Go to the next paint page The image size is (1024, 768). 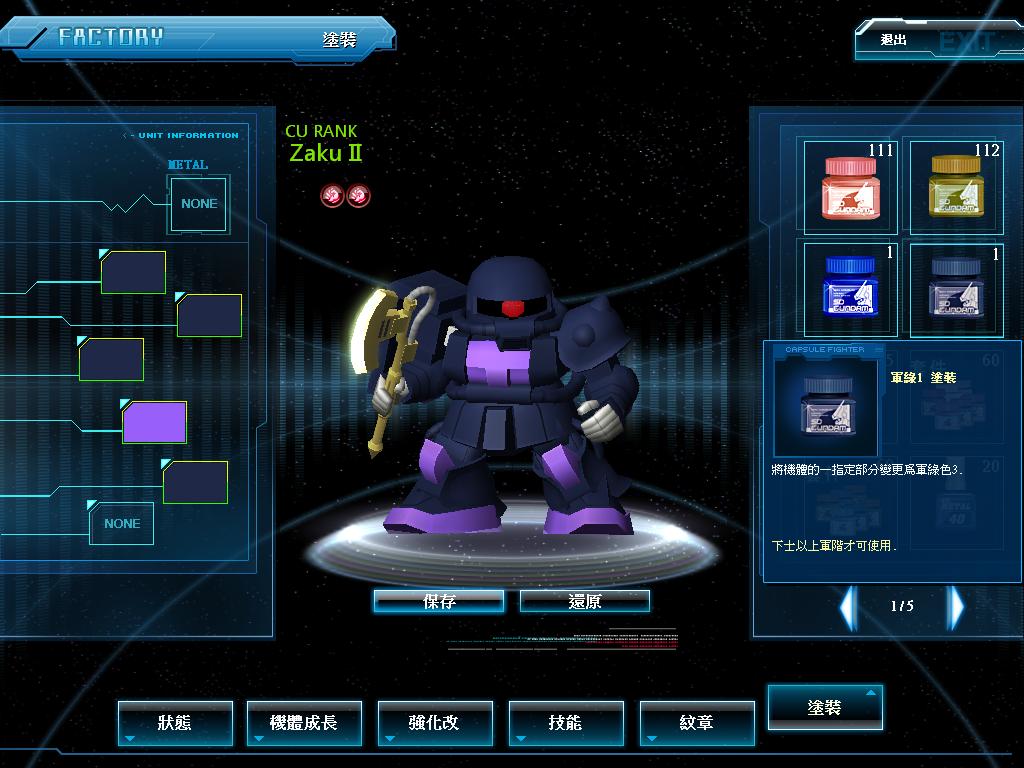point(956,606)
